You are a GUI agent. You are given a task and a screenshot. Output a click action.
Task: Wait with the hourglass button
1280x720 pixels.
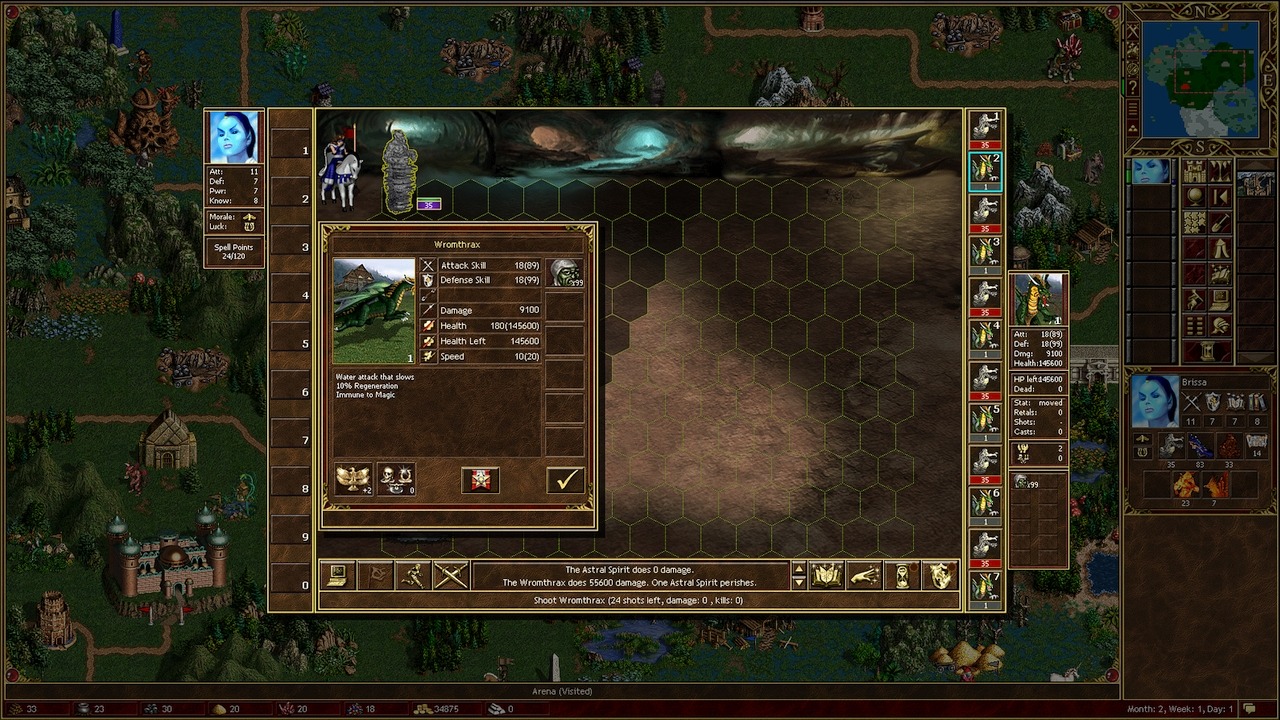902,576
